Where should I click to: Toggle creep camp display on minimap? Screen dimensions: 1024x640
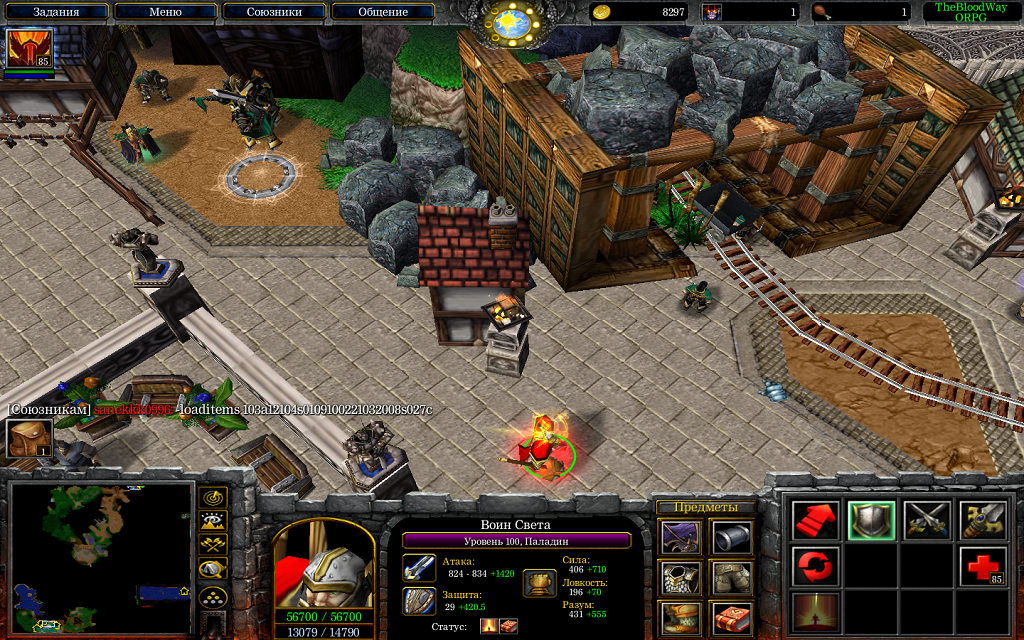(x=213, y=570)
